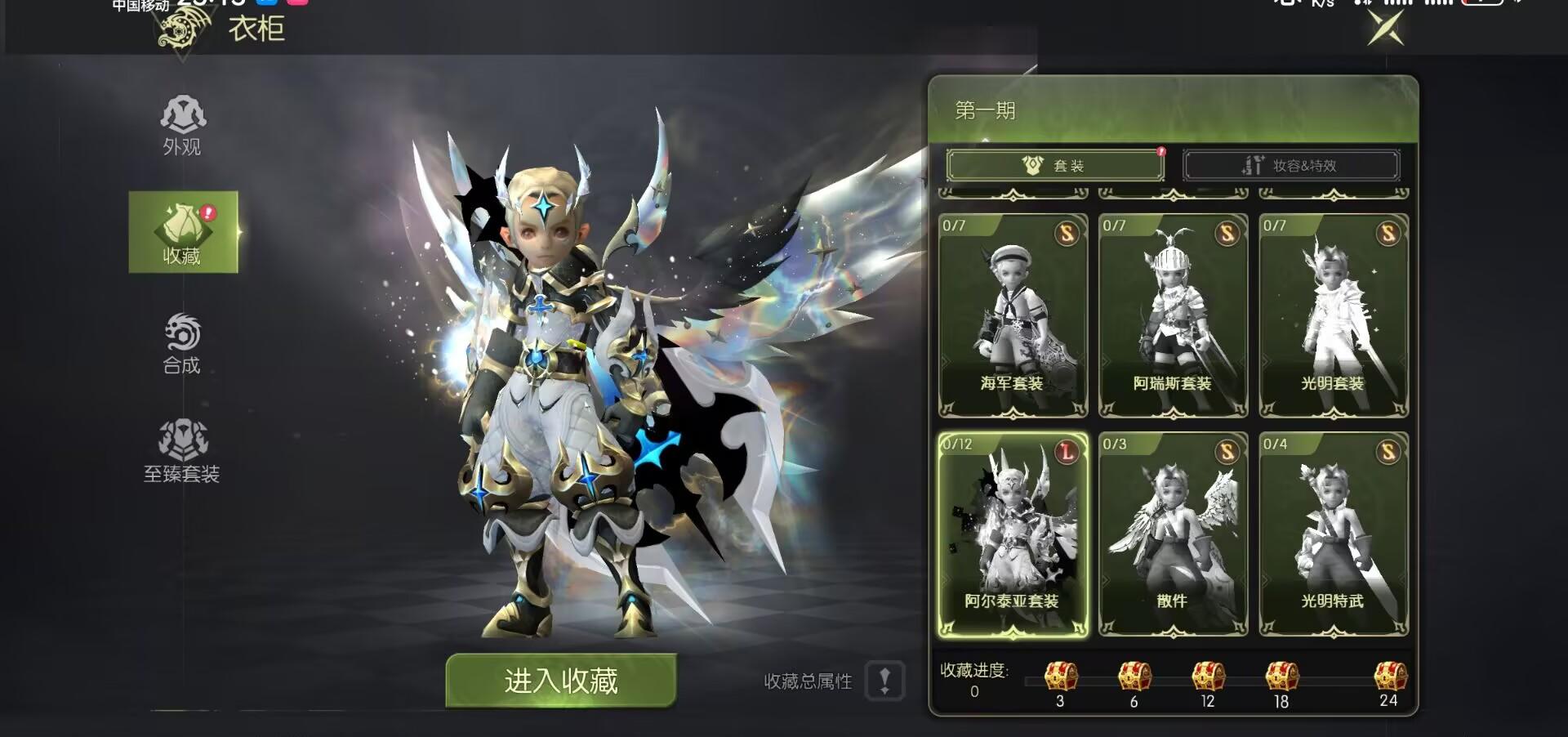Image resolution: width=1568 pixels, height=737 pixels.
Task: Select the 散件 collection card
Action: 1173,535
